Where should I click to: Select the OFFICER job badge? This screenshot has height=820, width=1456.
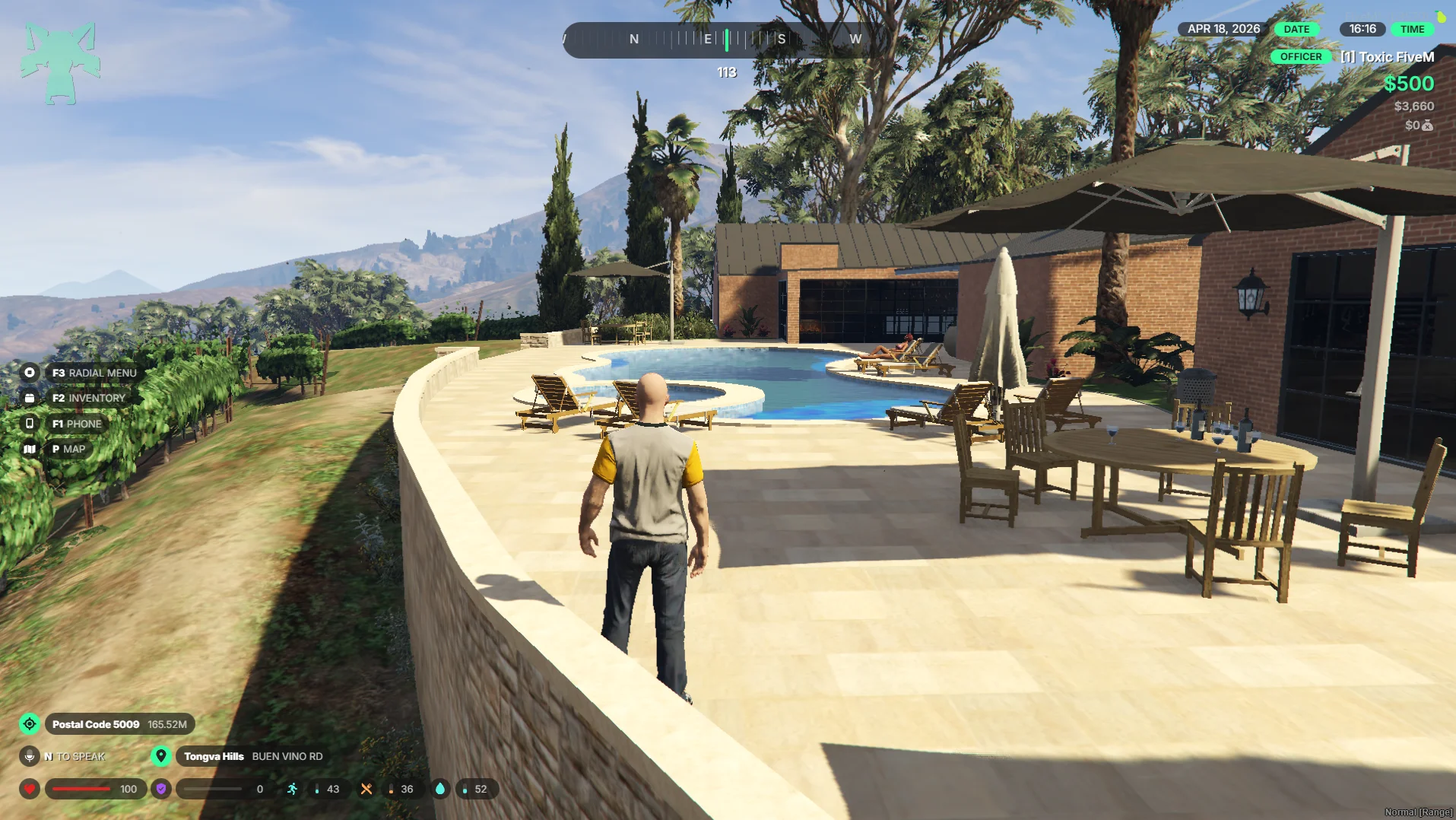pyautogui.click(x=1300, y=56)
